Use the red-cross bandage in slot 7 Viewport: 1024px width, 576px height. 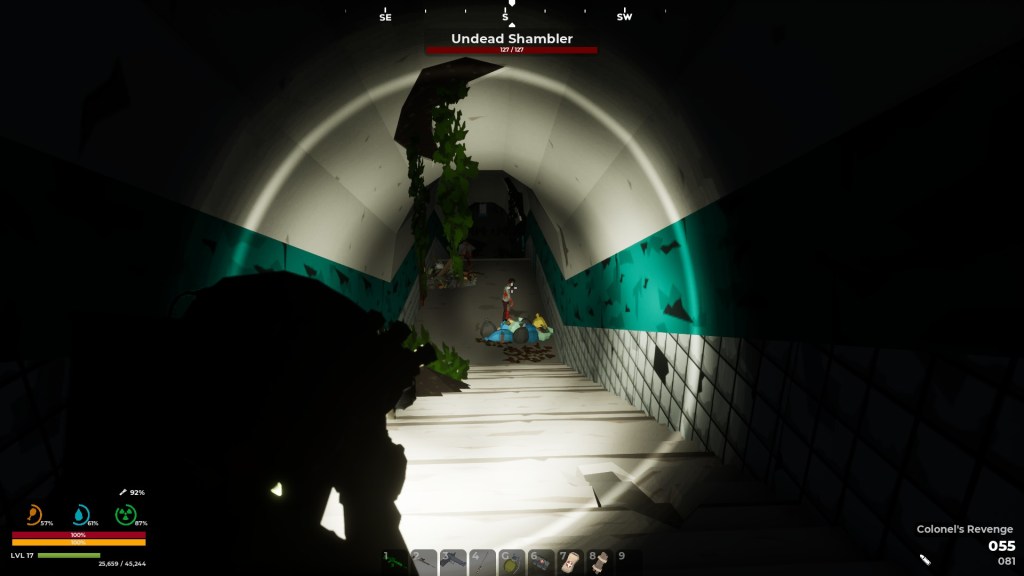coord(569,562)
